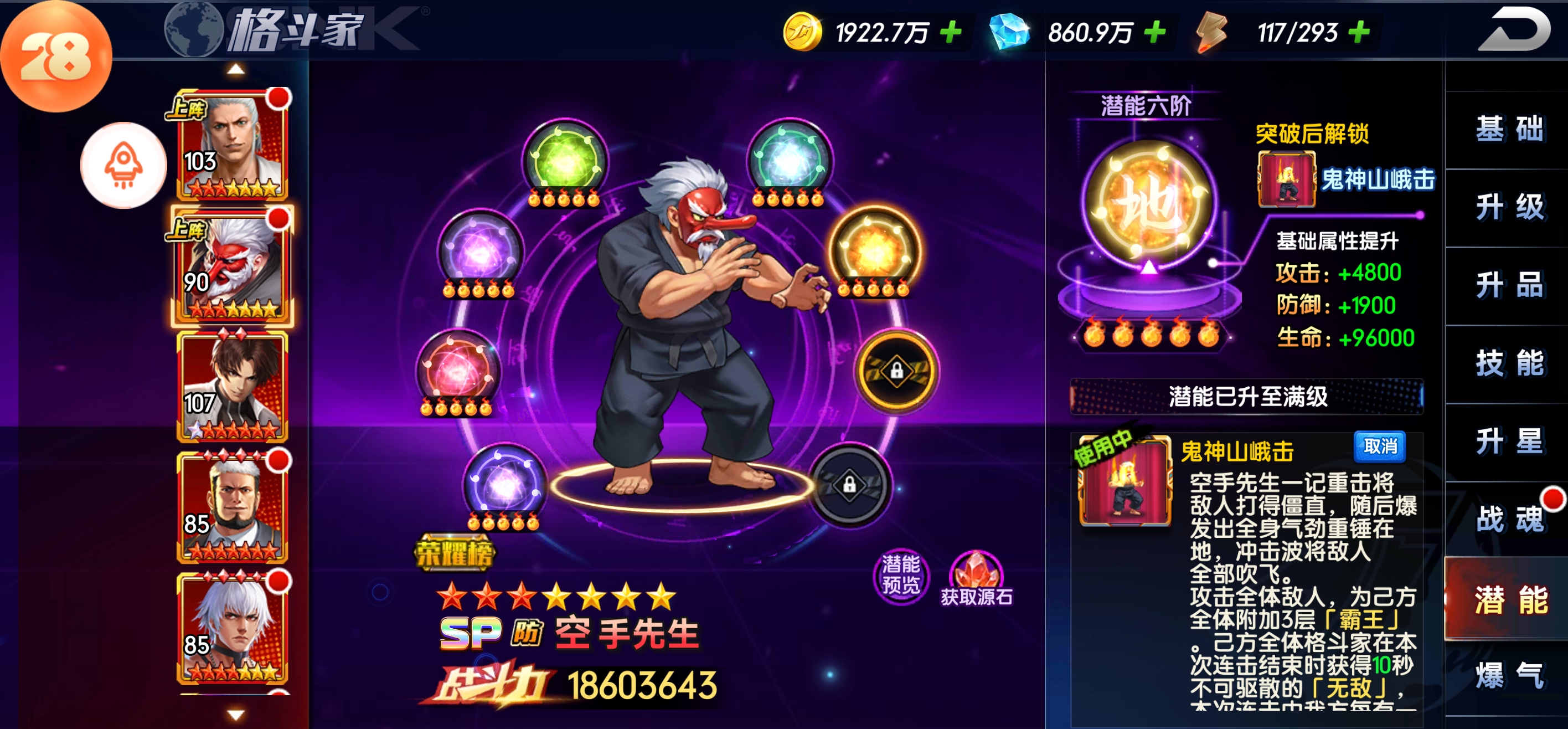
Task: Select the 升品 tab
Action: [x=1509, y=285]
